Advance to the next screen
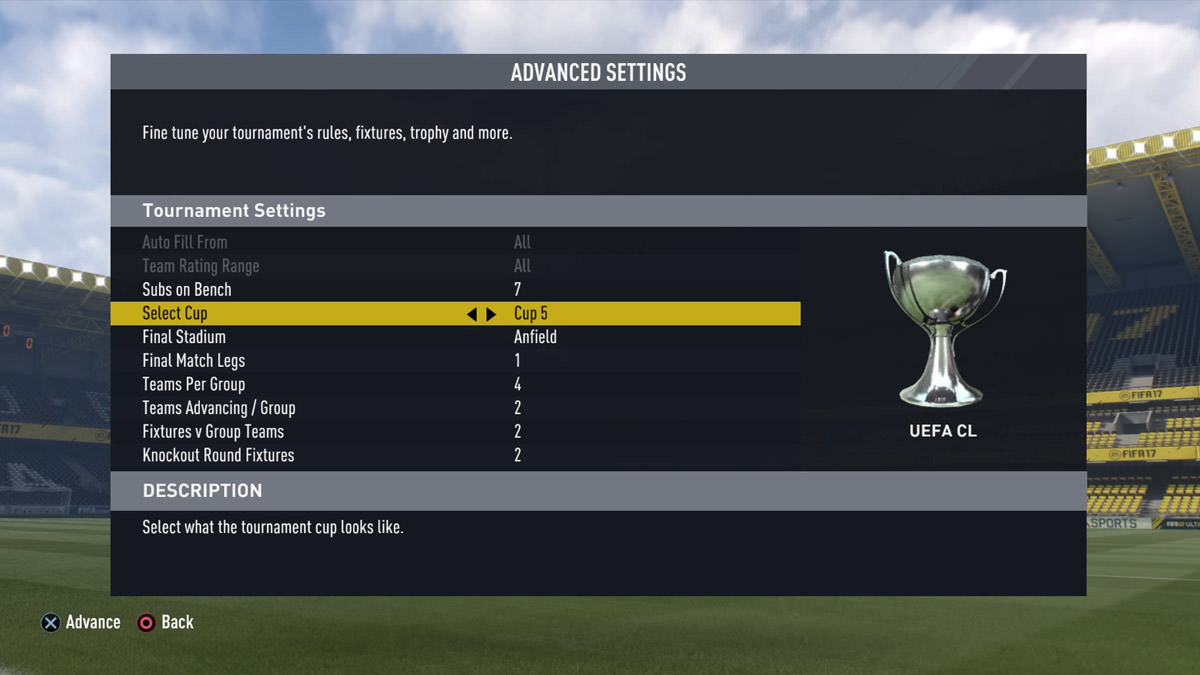Viewport: 1200px width, 675px height. point(80,622)
